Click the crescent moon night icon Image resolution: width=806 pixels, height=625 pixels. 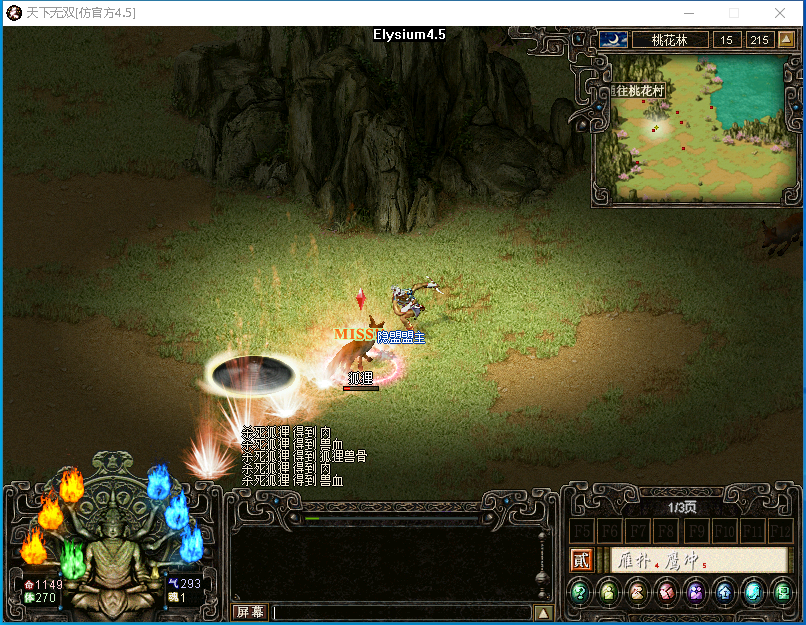[613, 40]
